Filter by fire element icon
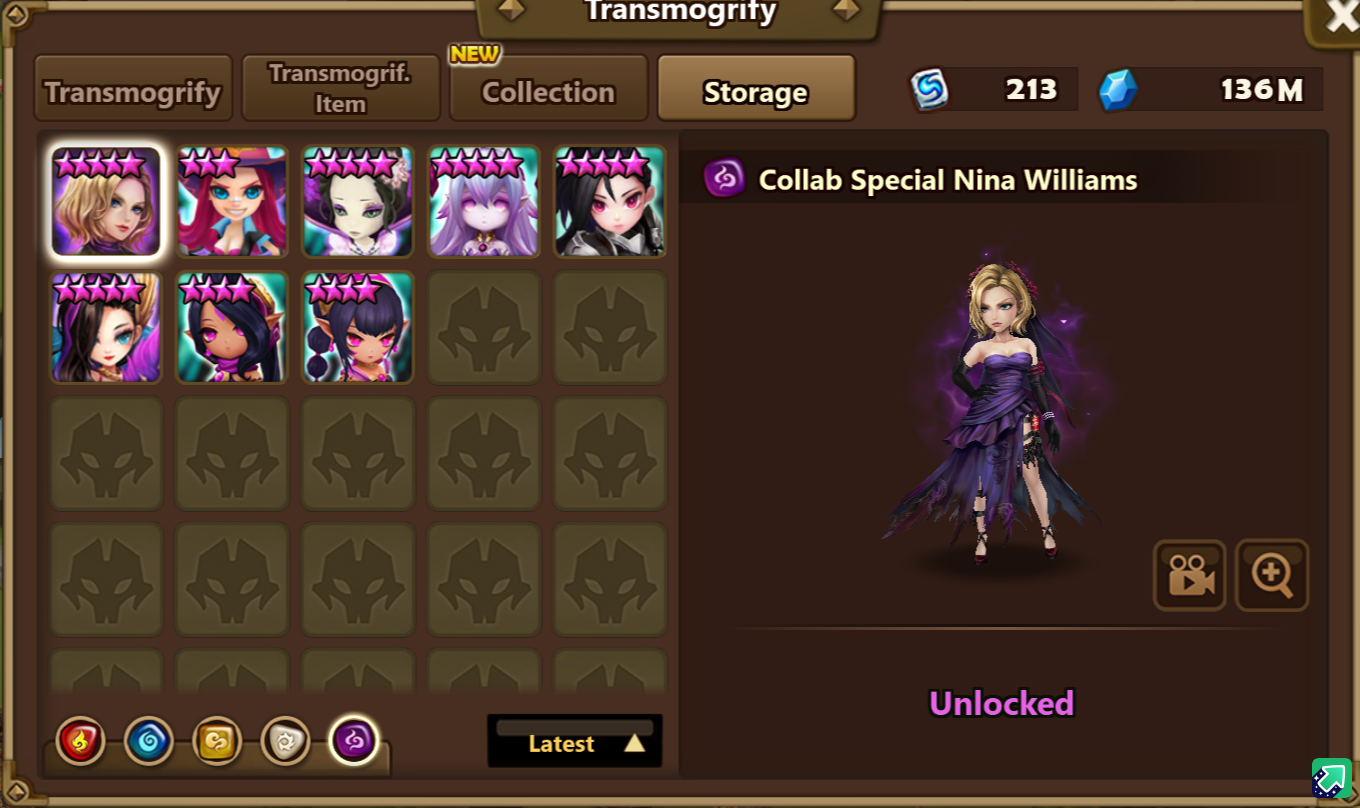Screen dimensions: 1360x808 pos(81,741)
